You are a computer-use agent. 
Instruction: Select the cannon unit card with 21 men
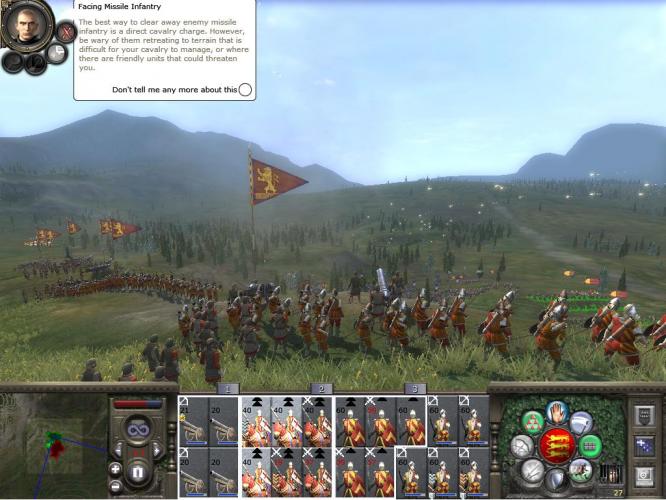(193, 420)
